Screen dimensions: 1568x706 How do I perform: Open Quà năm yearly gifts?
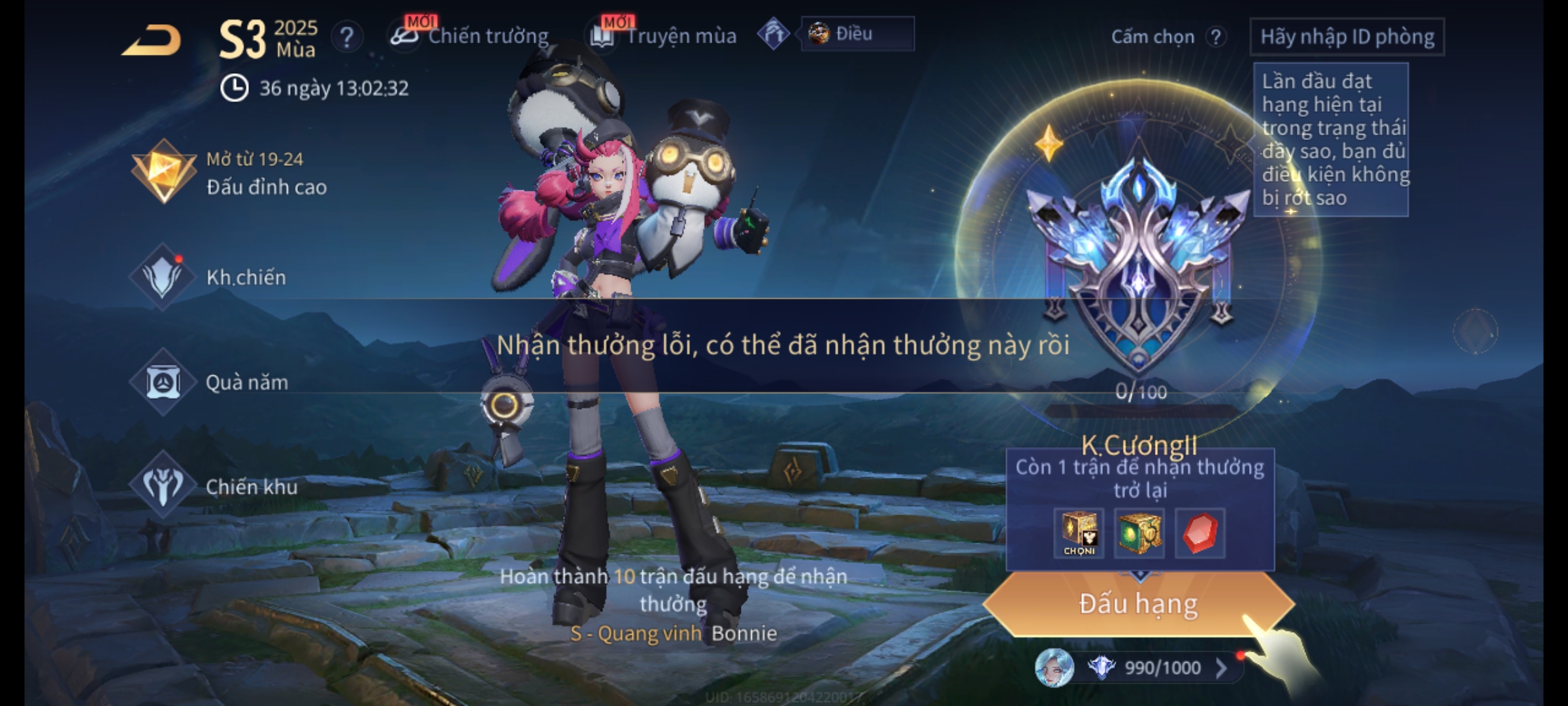pyautogui.click(x=210, y=382)
